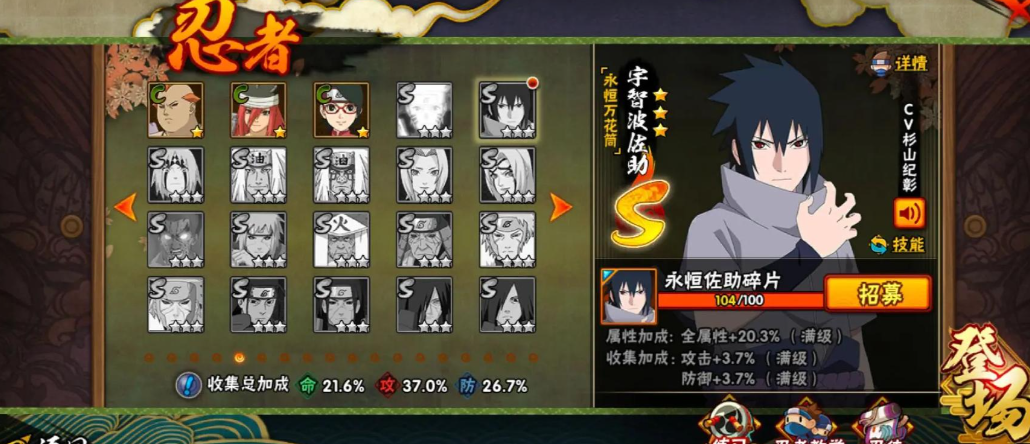The height and width of the screenshot is (444, 1030).
Task: Choose the red-haired C-rank ninja portrait
Action: 258,110
